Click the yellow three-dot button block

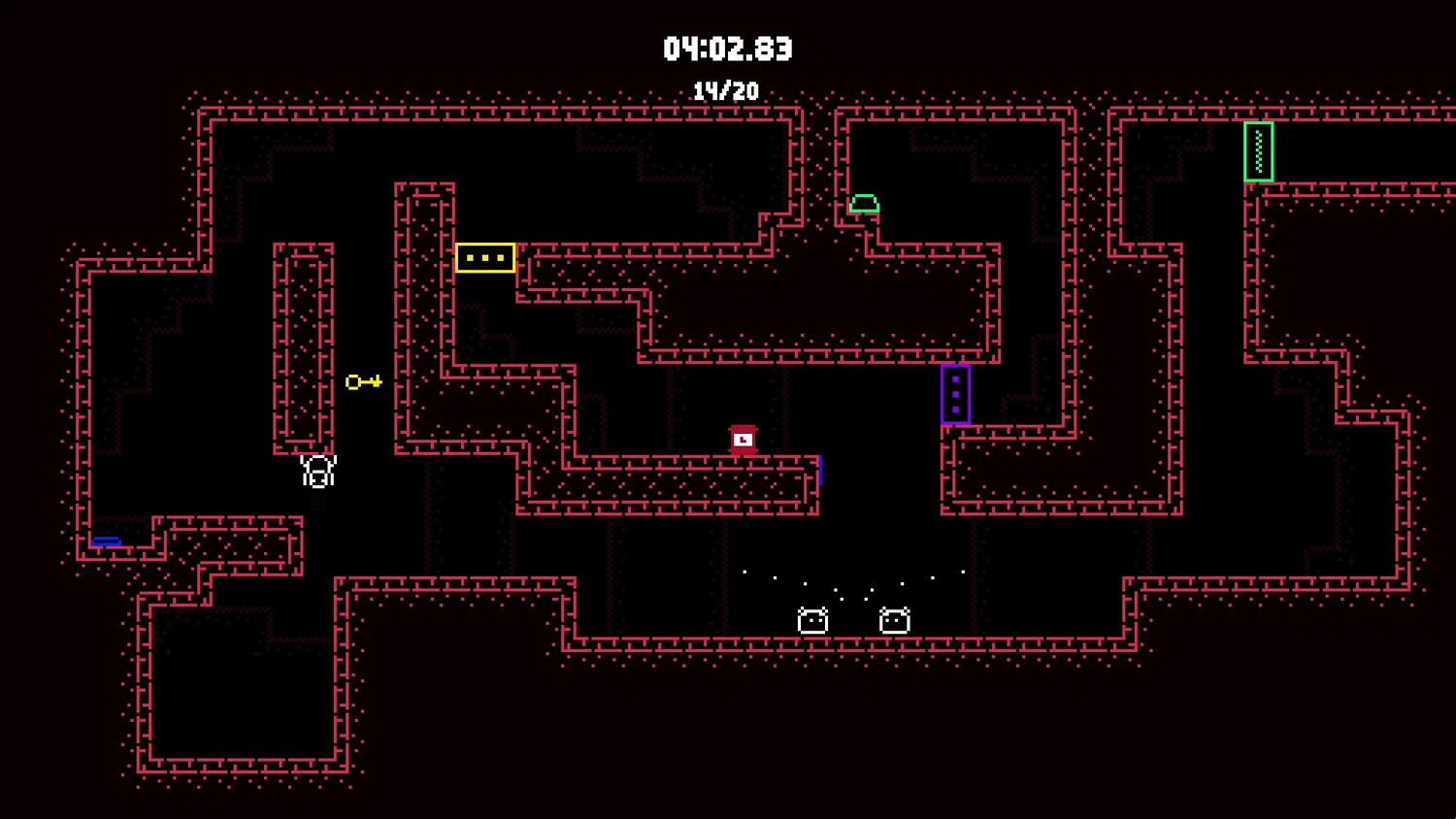(484, 256)
